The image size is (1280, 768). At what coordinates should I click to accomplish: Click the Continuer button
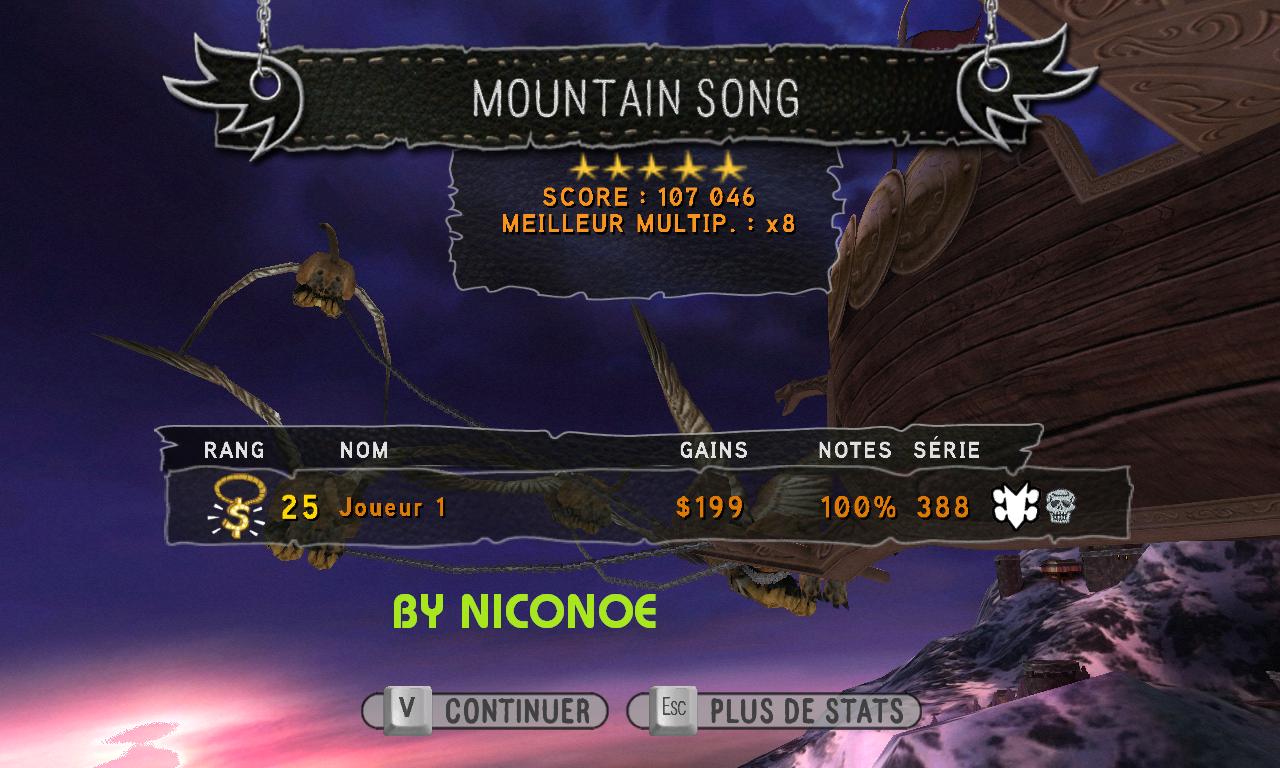coord(485,711)
